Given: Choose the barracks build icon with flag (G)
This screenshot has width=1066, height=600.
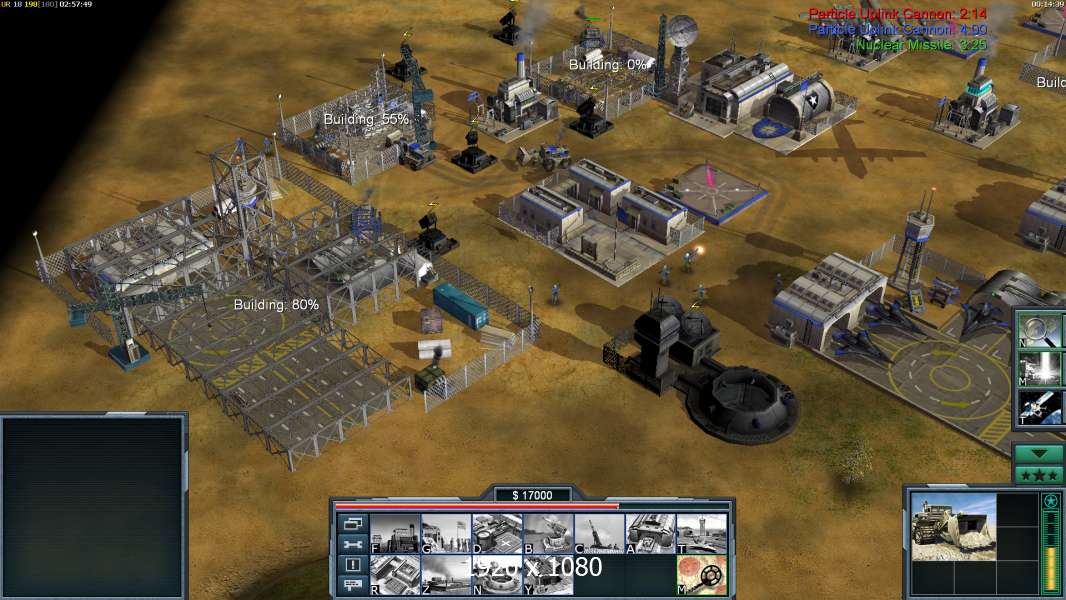Looking at the screenshot, I should pos(446,534).
